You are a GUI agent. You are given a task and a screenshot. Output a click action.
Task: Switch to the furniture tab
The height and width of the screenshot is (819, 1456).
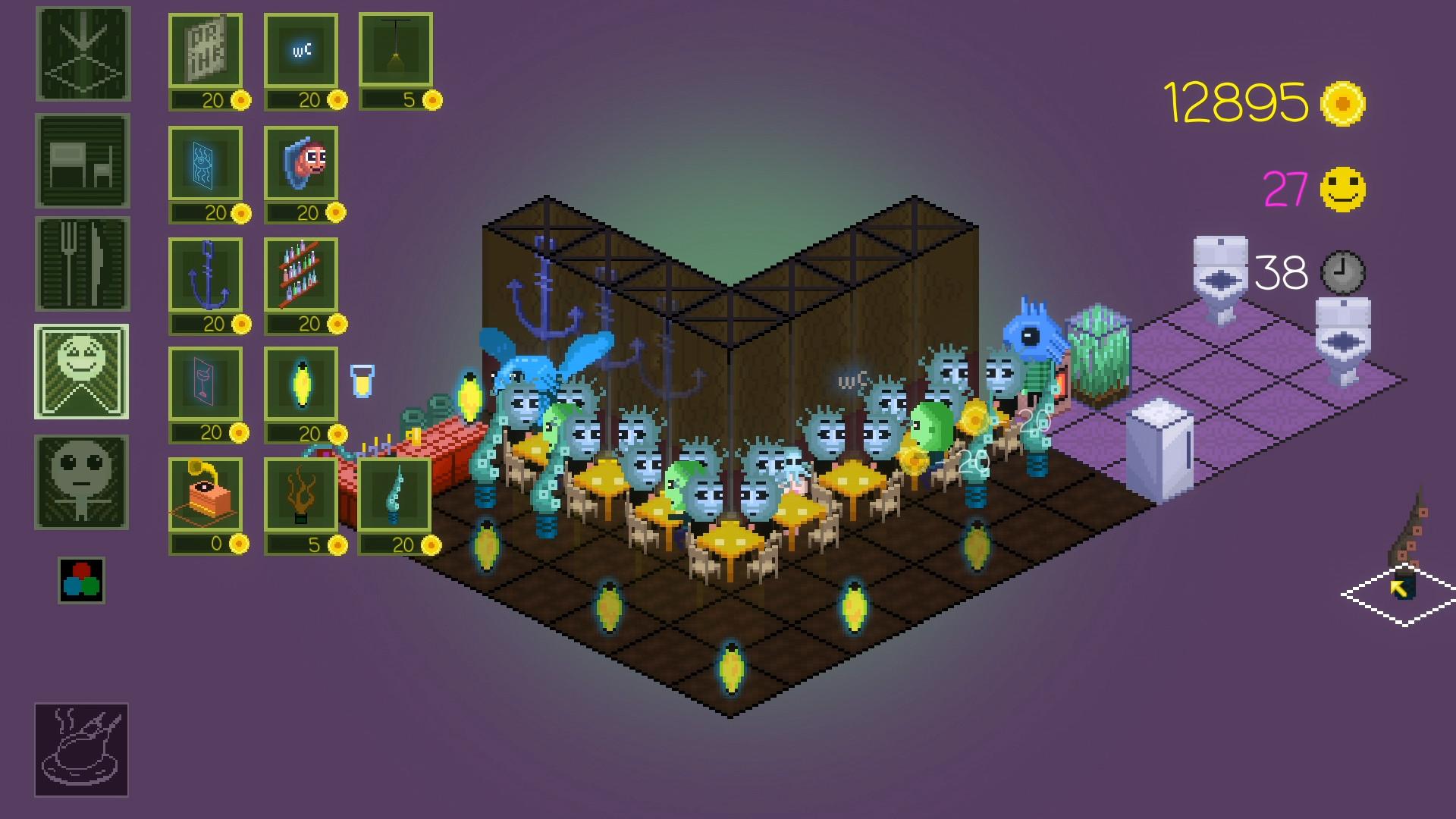pyautogui.click(x=81, y=159)
